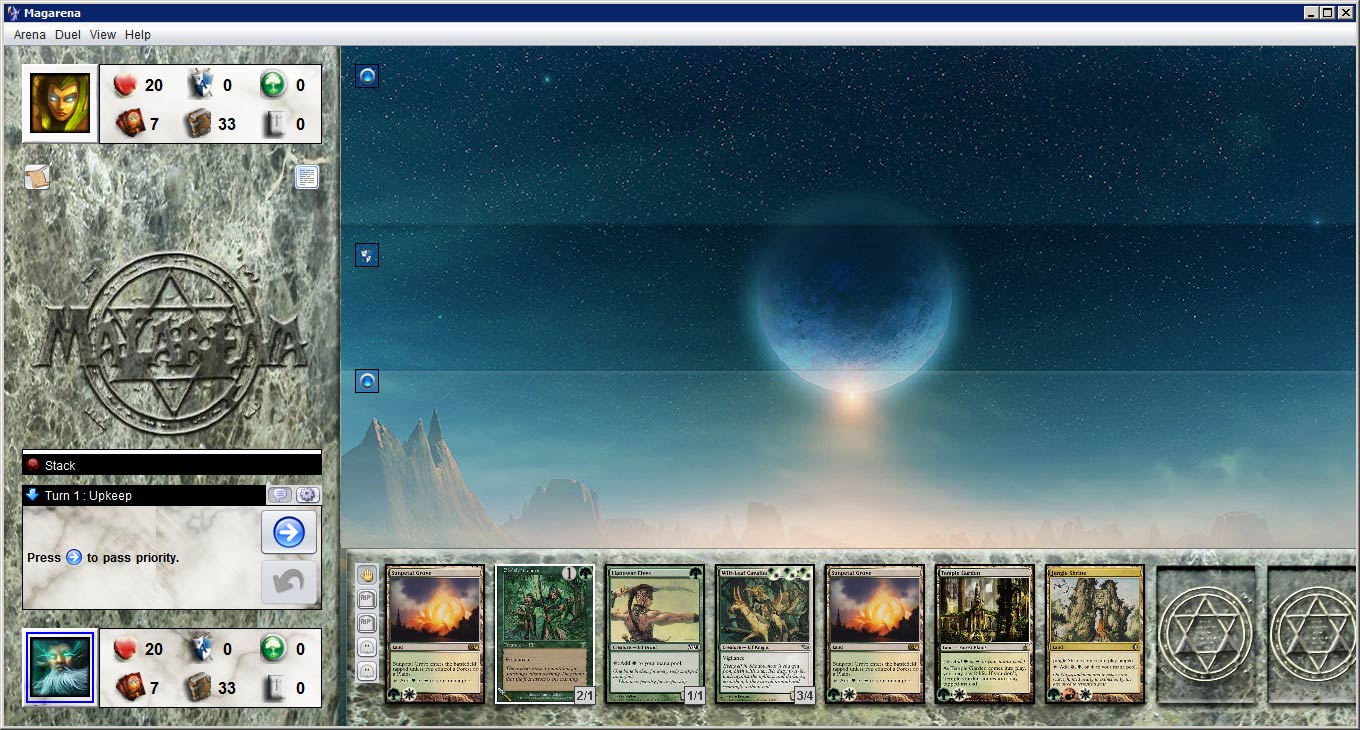Viewport: 1360px width, 730px height.
Task: Open the View menu
Action: (102, 34)
